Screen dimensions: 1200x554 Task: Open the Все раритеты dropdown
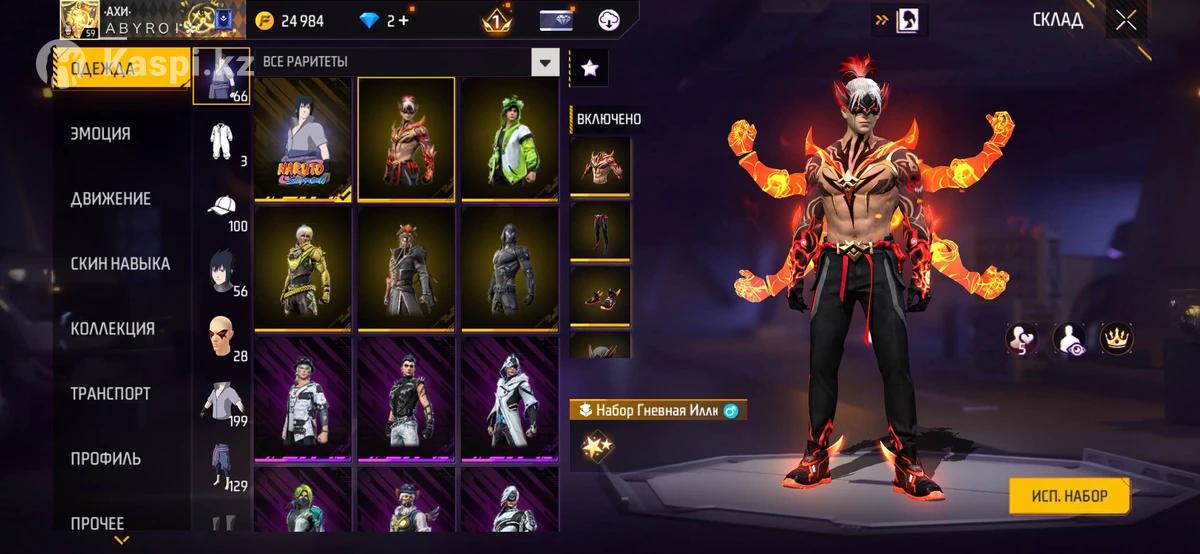(545, 62)
